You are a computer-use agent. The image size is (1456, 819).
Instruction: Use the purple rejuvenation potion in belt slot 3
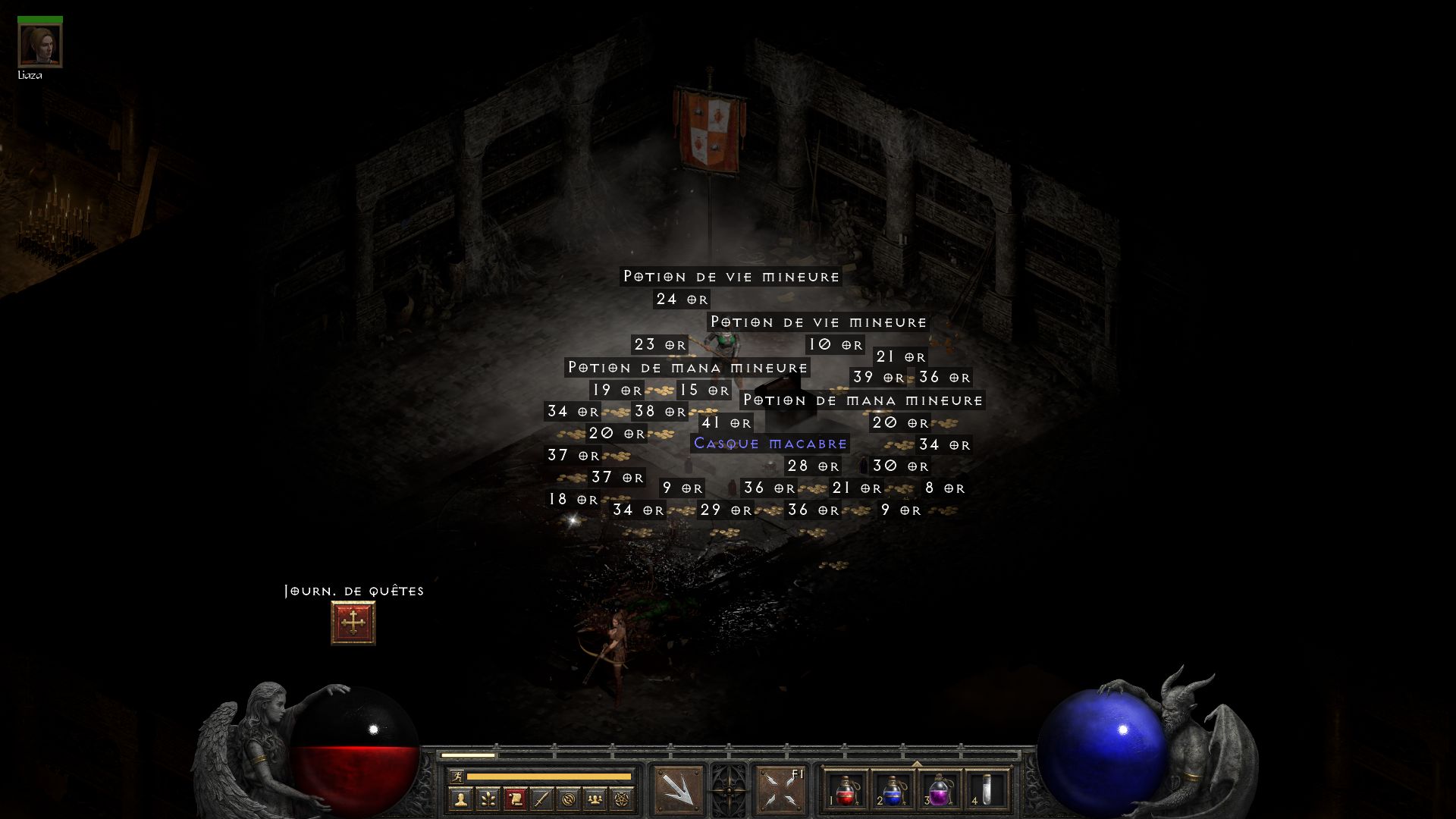point(940,790)
